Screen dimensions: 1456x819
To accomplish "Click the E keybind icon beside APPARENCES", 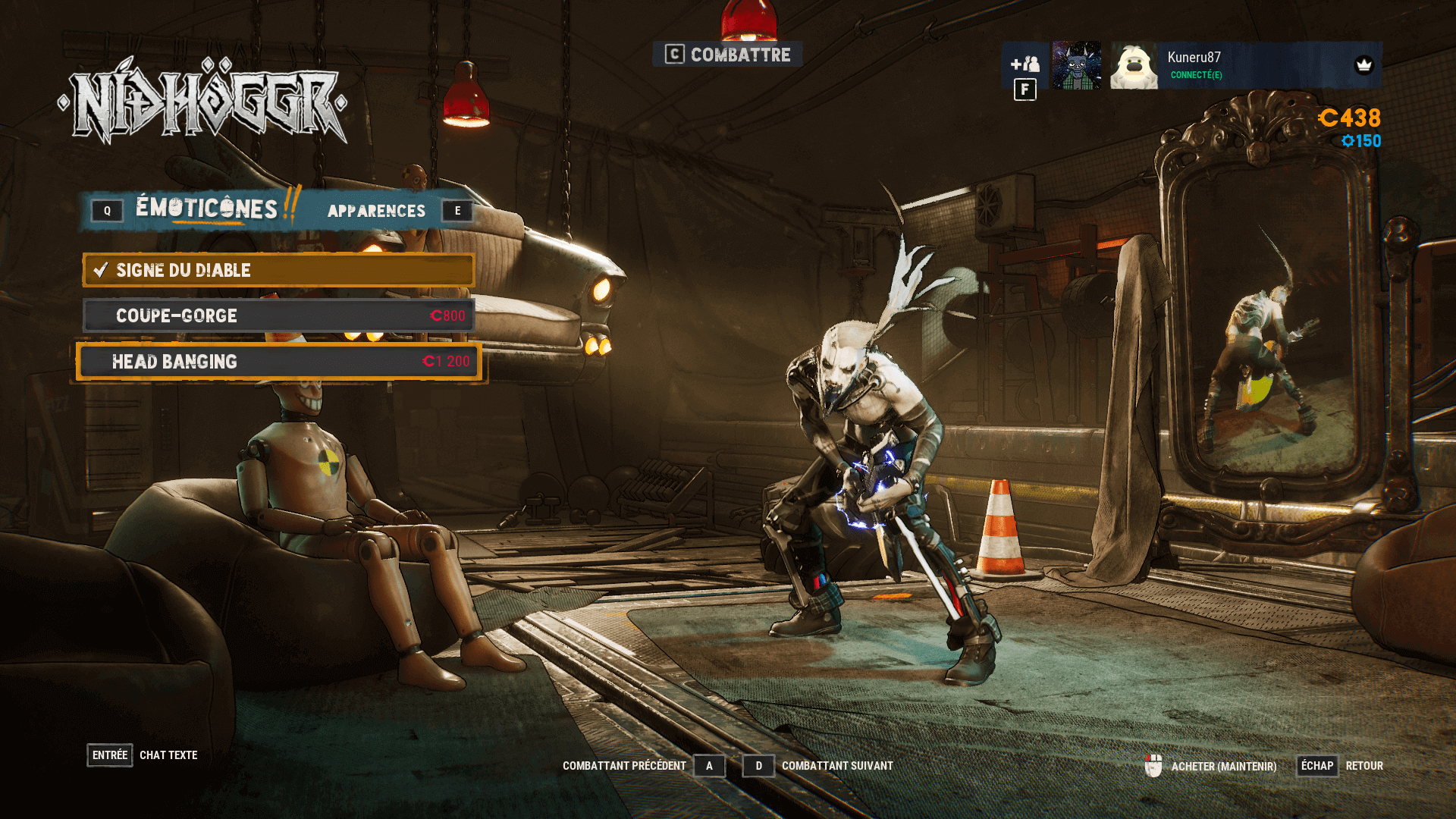I will click(457, 211).
